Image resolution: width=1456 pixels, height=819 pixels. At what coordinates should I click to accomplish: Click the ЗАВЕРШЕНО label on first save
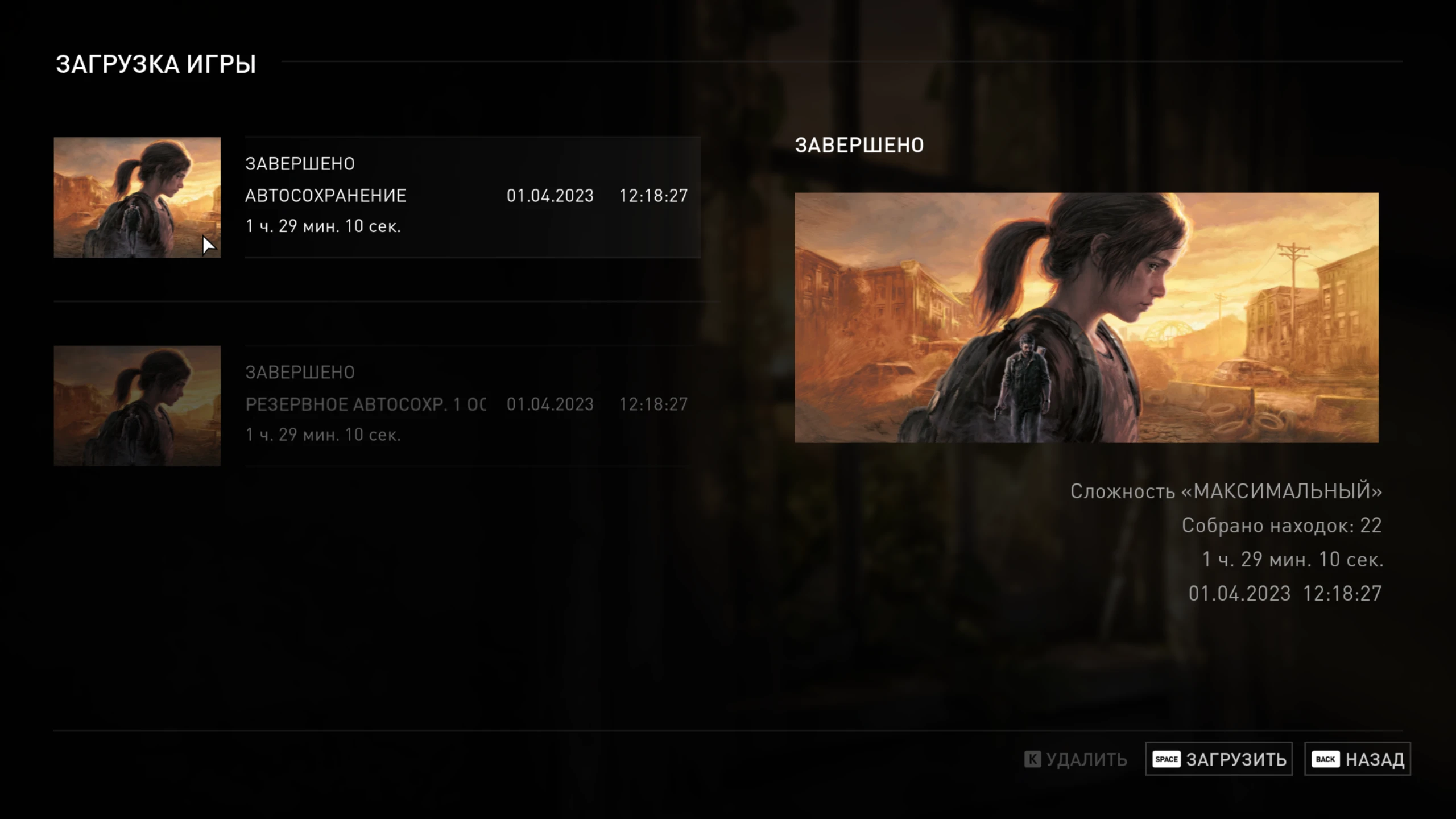(300, 163)
